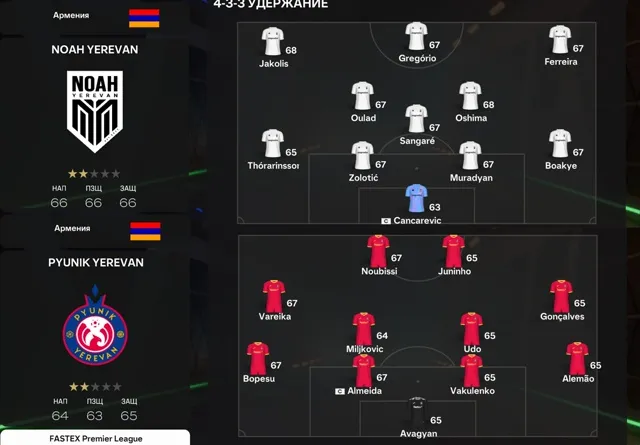
Task: Click Sangaré's shirt in midfield
Action: coord(415,119)
